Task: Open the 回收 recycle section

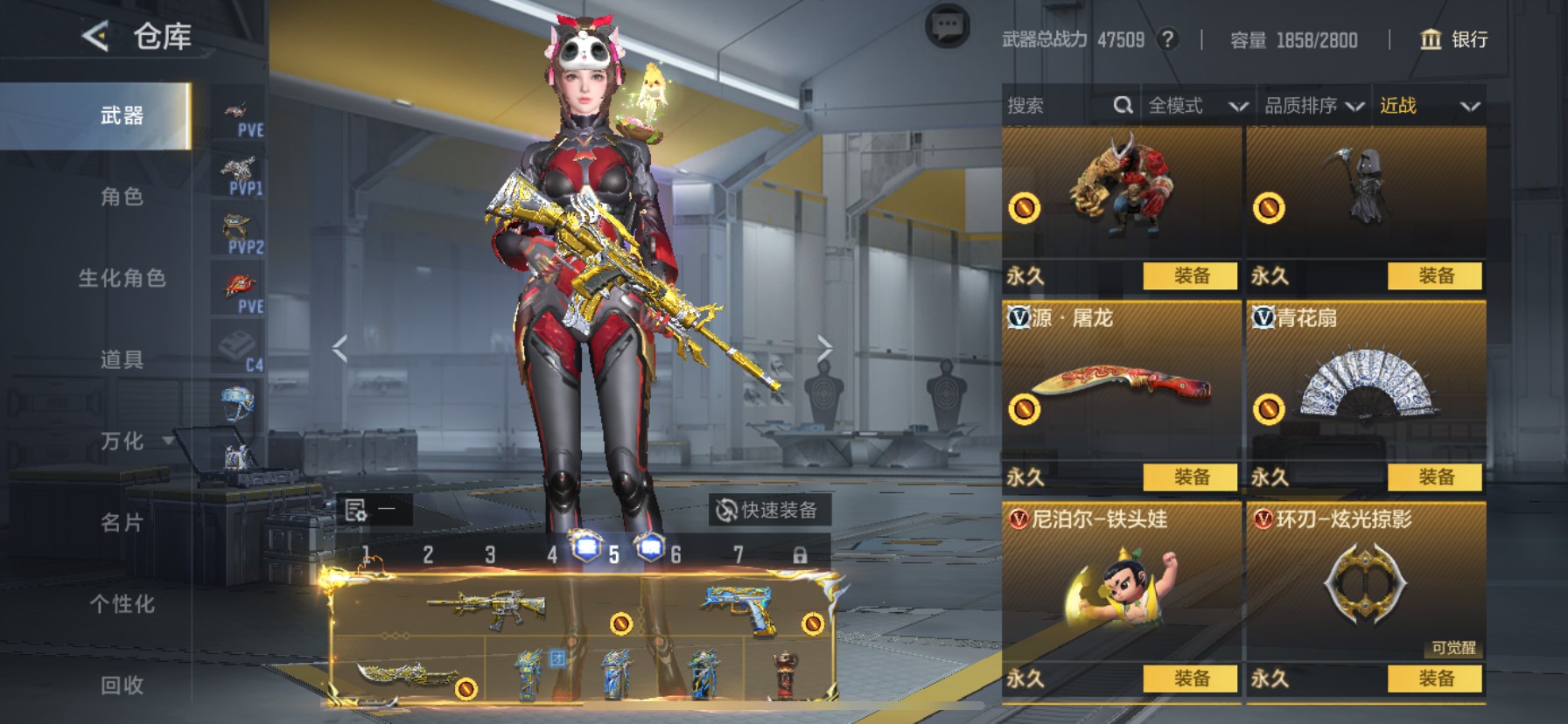Action: click(122, 686)
